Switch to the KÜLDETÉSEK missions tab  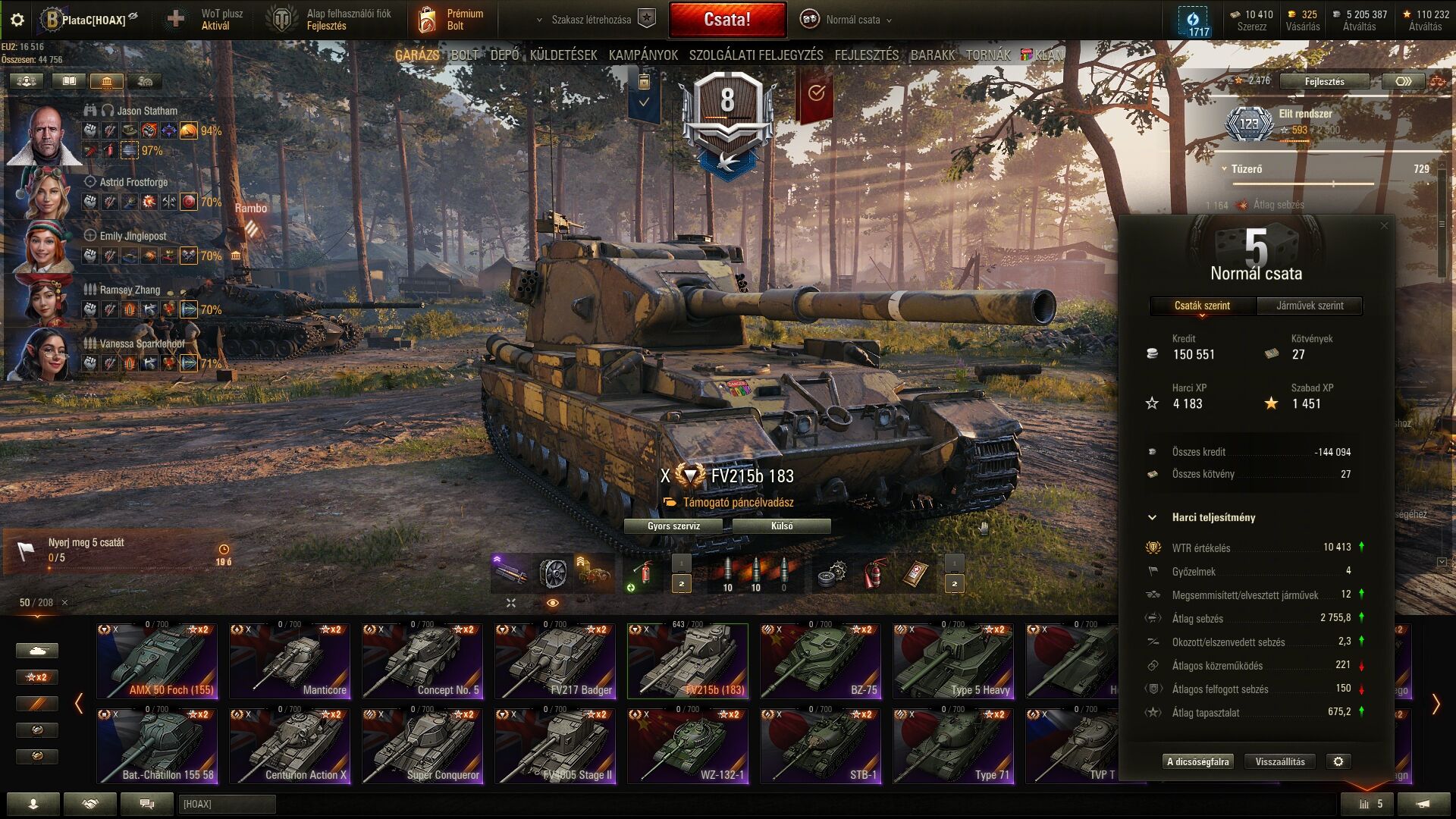[563, 55]
